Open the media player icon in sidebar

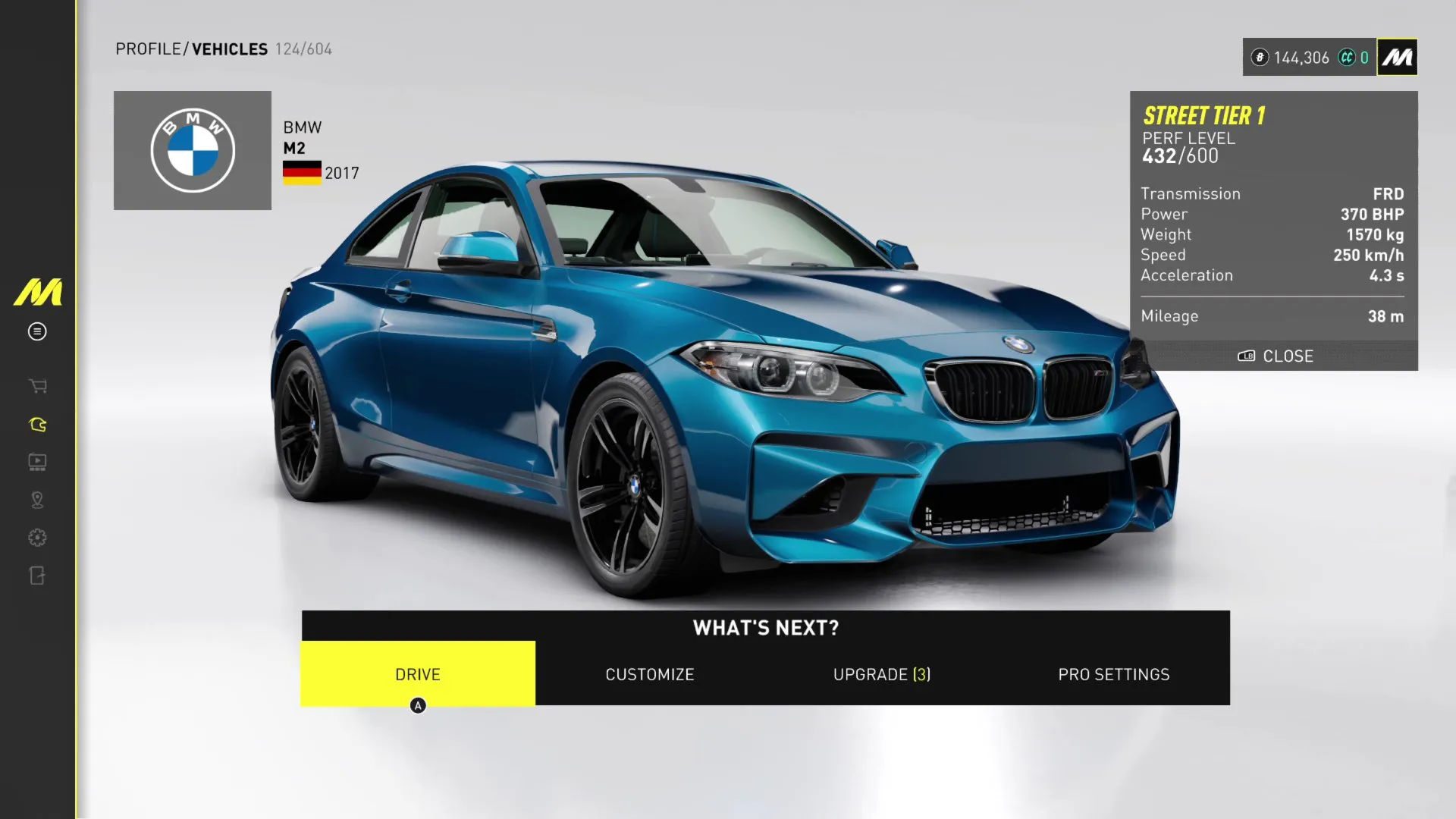(36, 463)
